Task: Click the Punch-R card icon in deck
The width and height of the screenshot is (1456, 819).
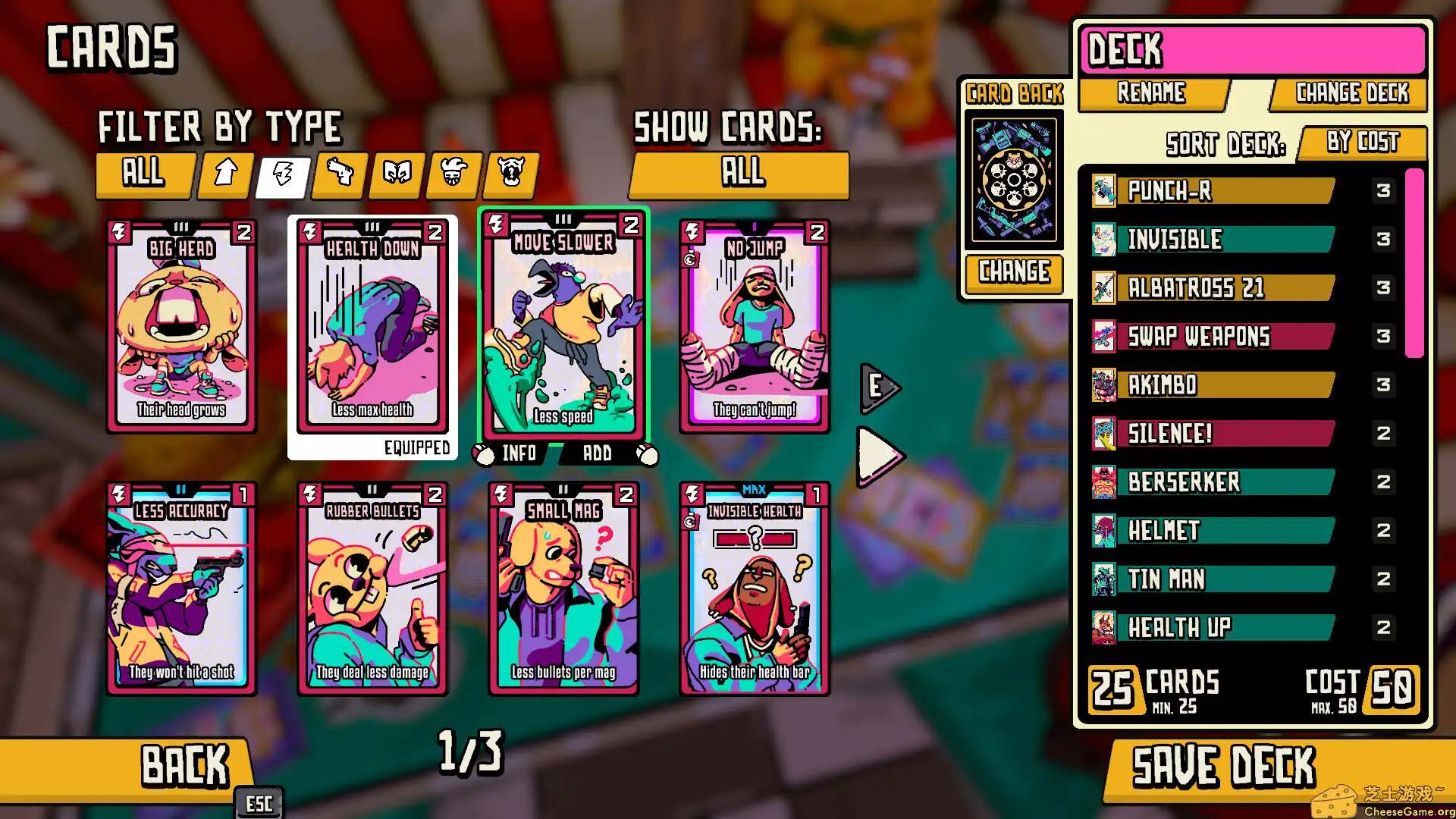Action: (x=1103, y=191)
